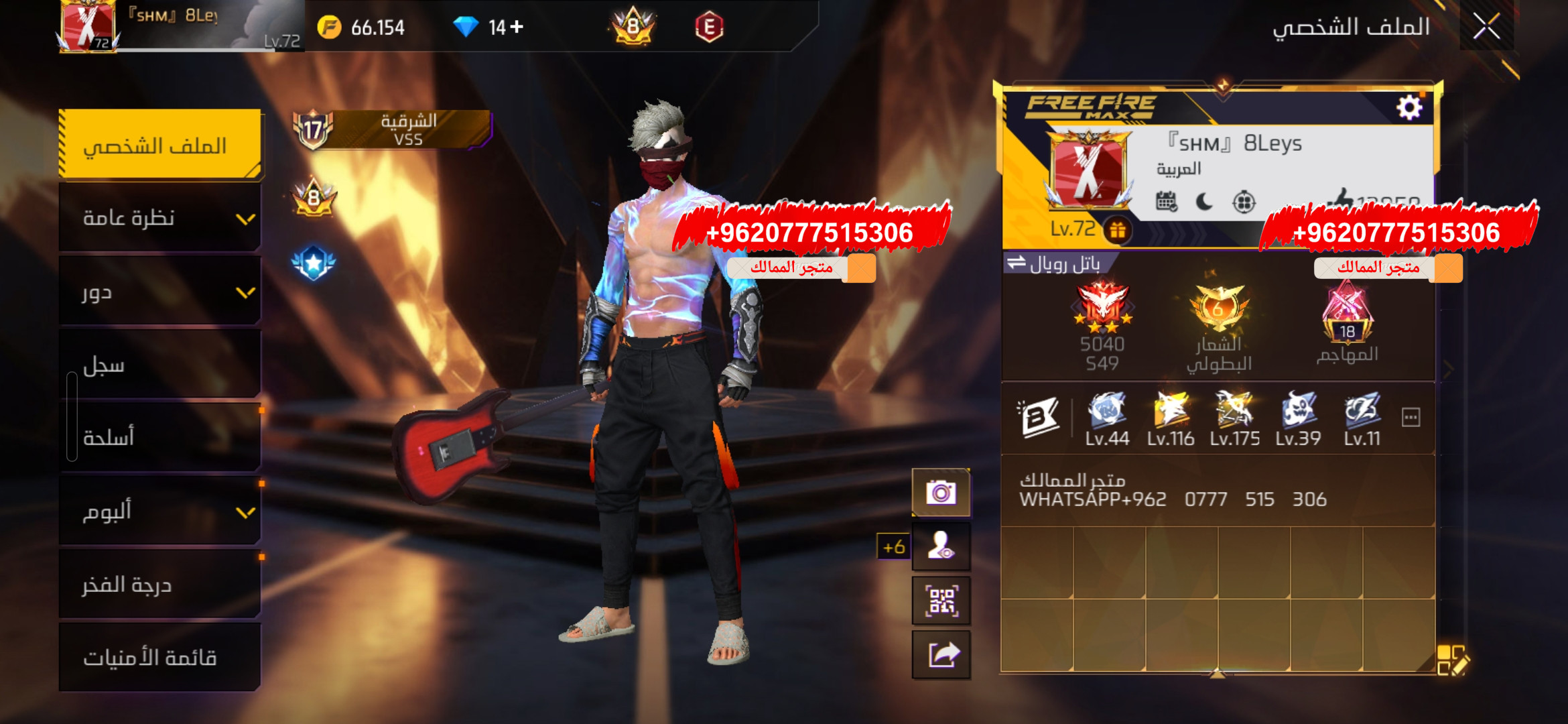Open the red E badge icon

pos(709,27)
